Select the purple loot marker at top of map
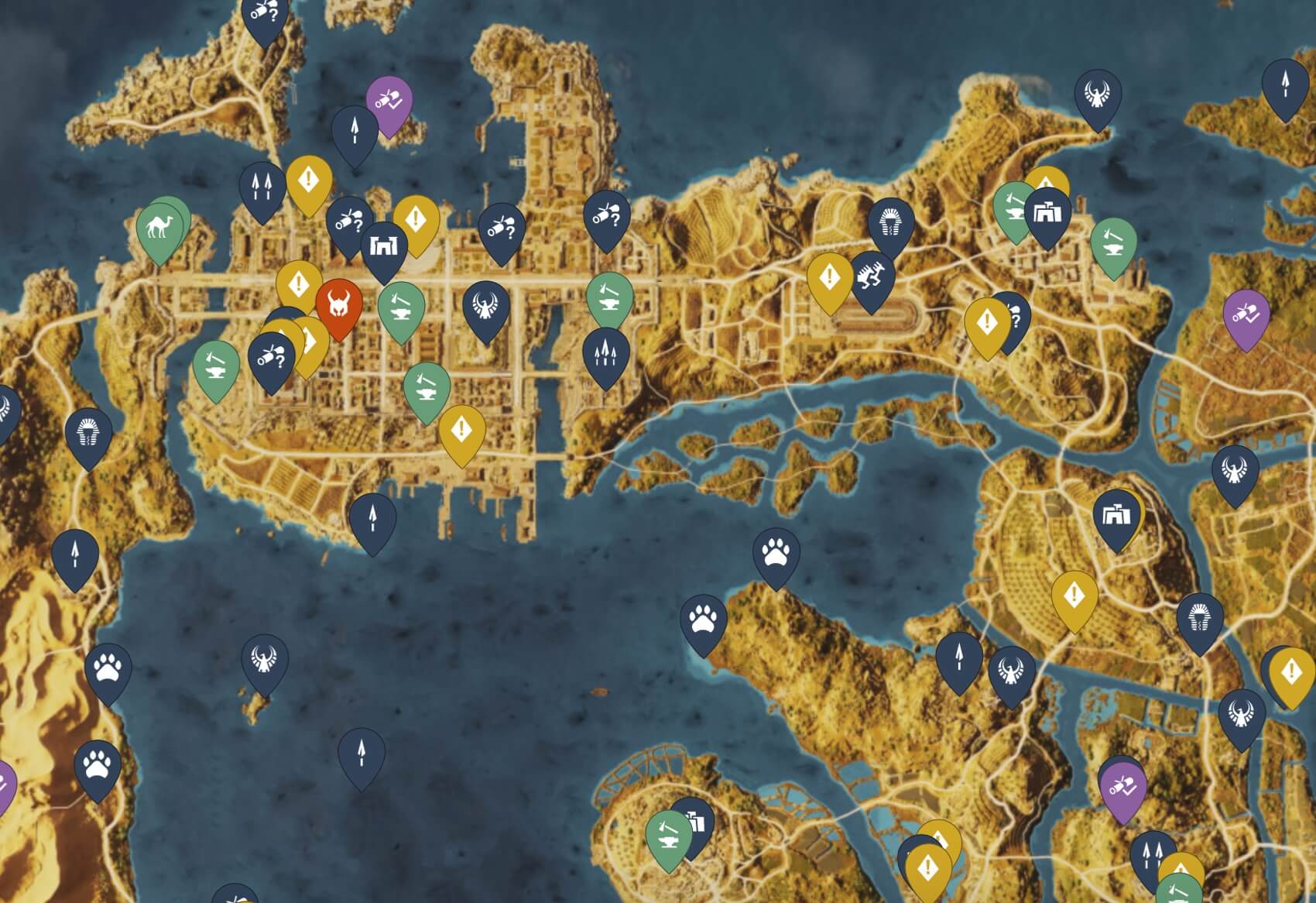Viewport: 1316px width, 903px height. 388,100
